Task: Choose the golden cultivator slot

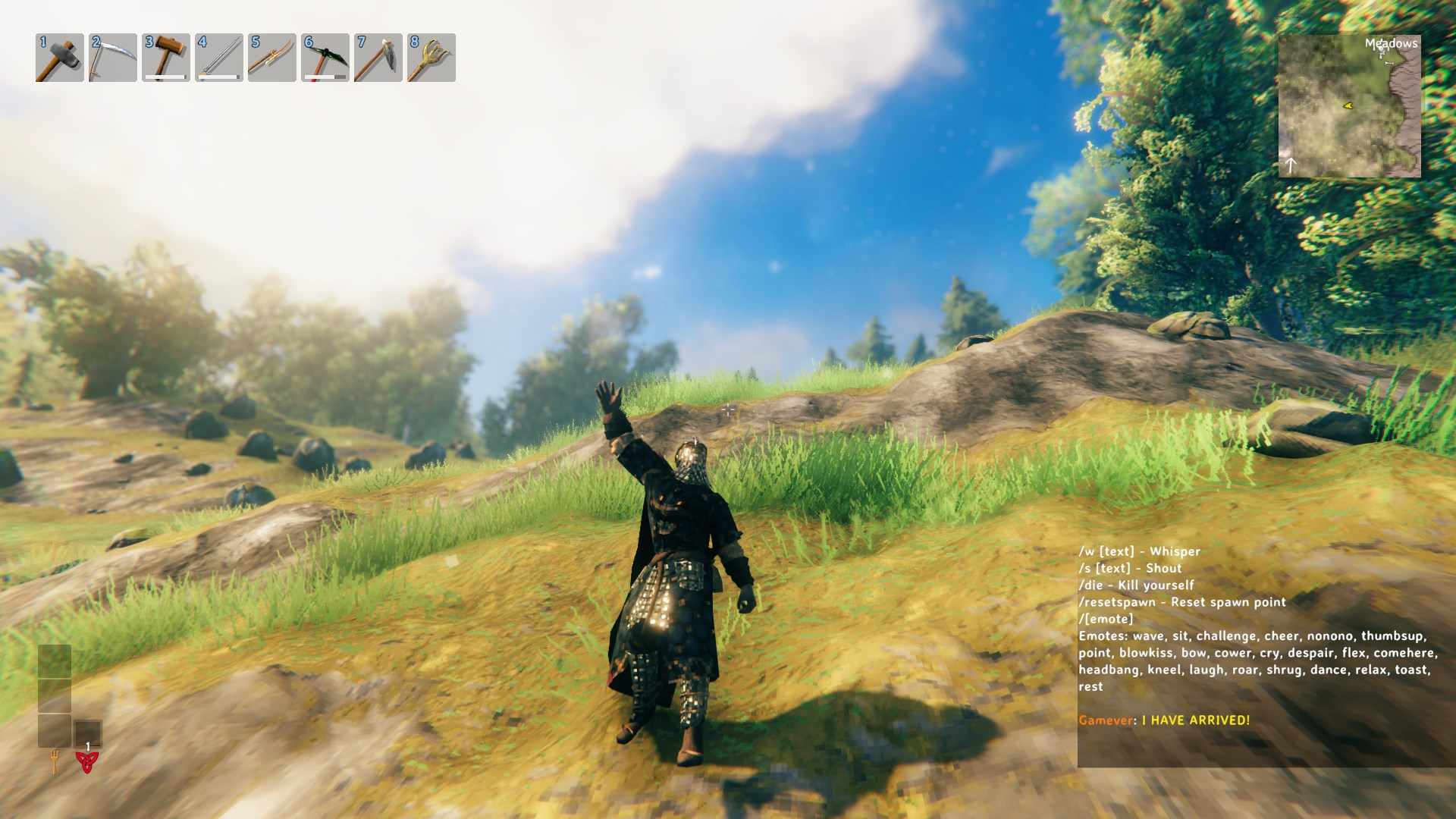Action: pyautogui.click(x=431, y=58)
